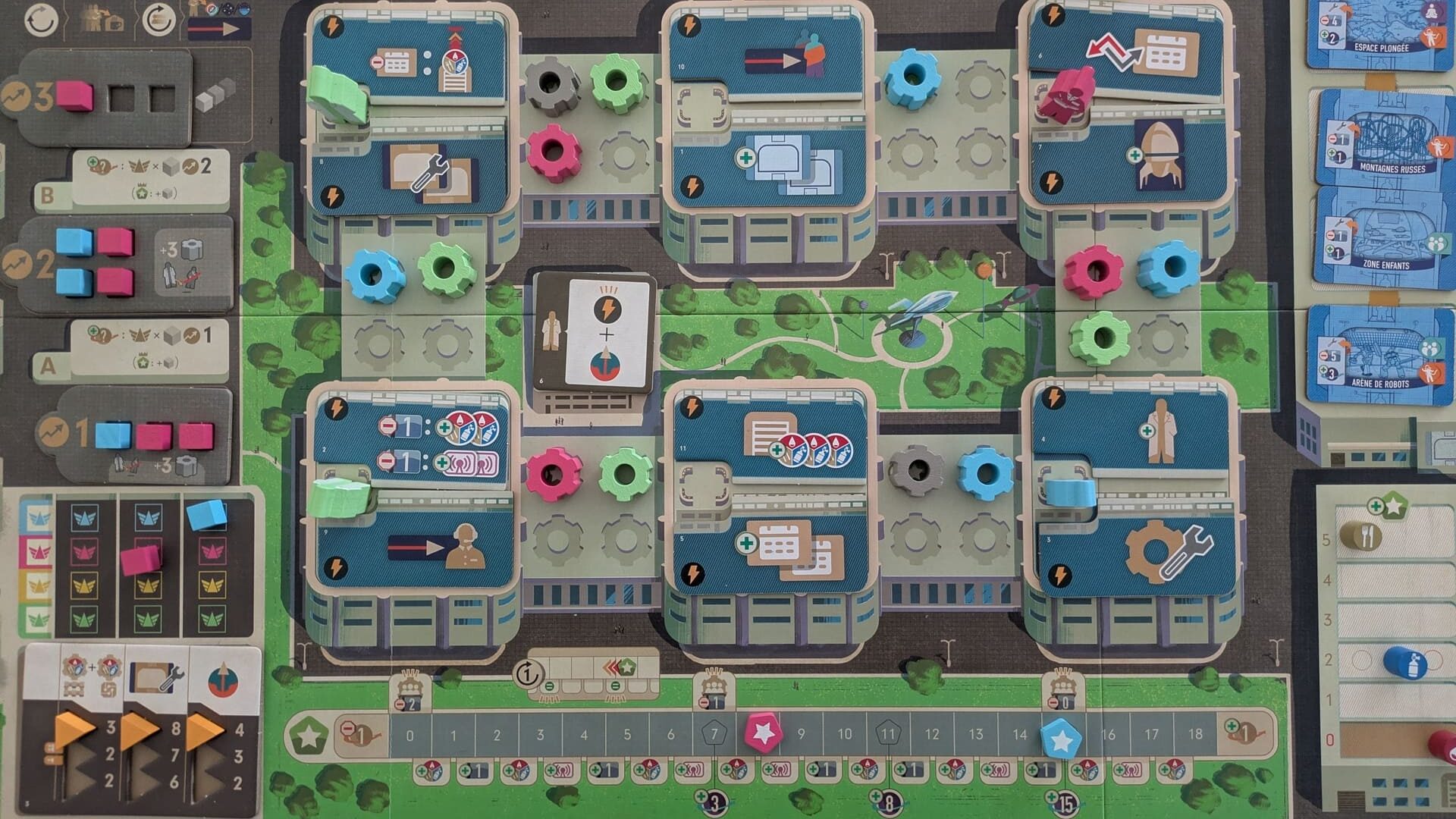Select the pink star score marker
The image size is (1456, 819).
click(x=762, y=733)
